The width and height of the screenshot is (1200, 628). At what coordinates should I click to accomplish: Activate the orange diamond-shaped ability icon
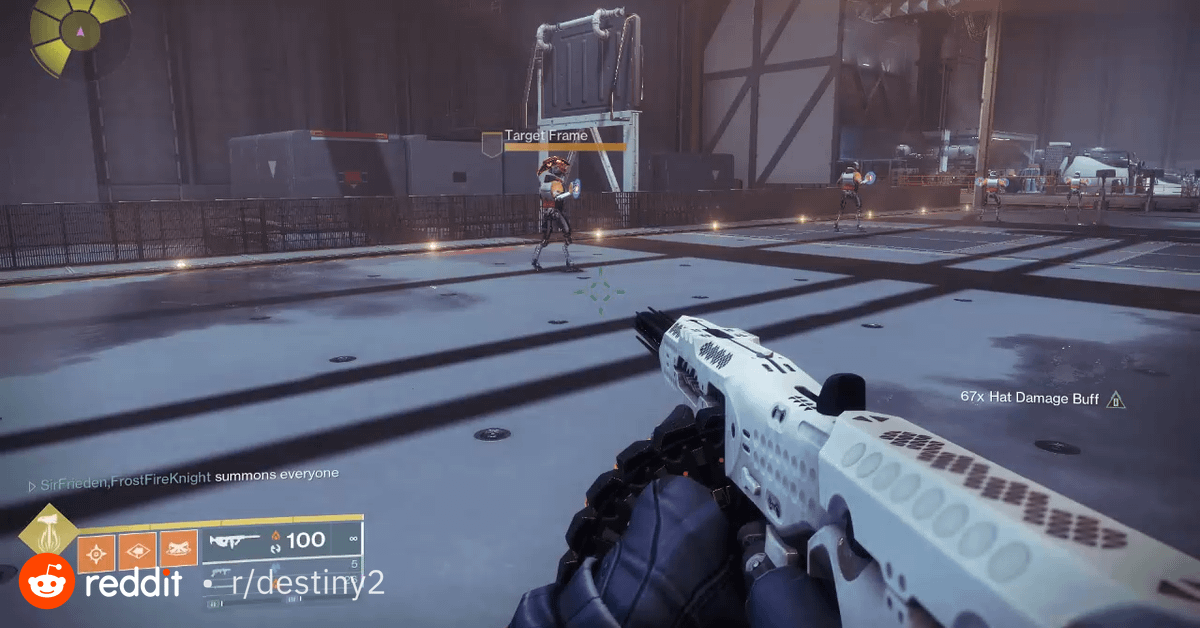click(x=138, y=551)
